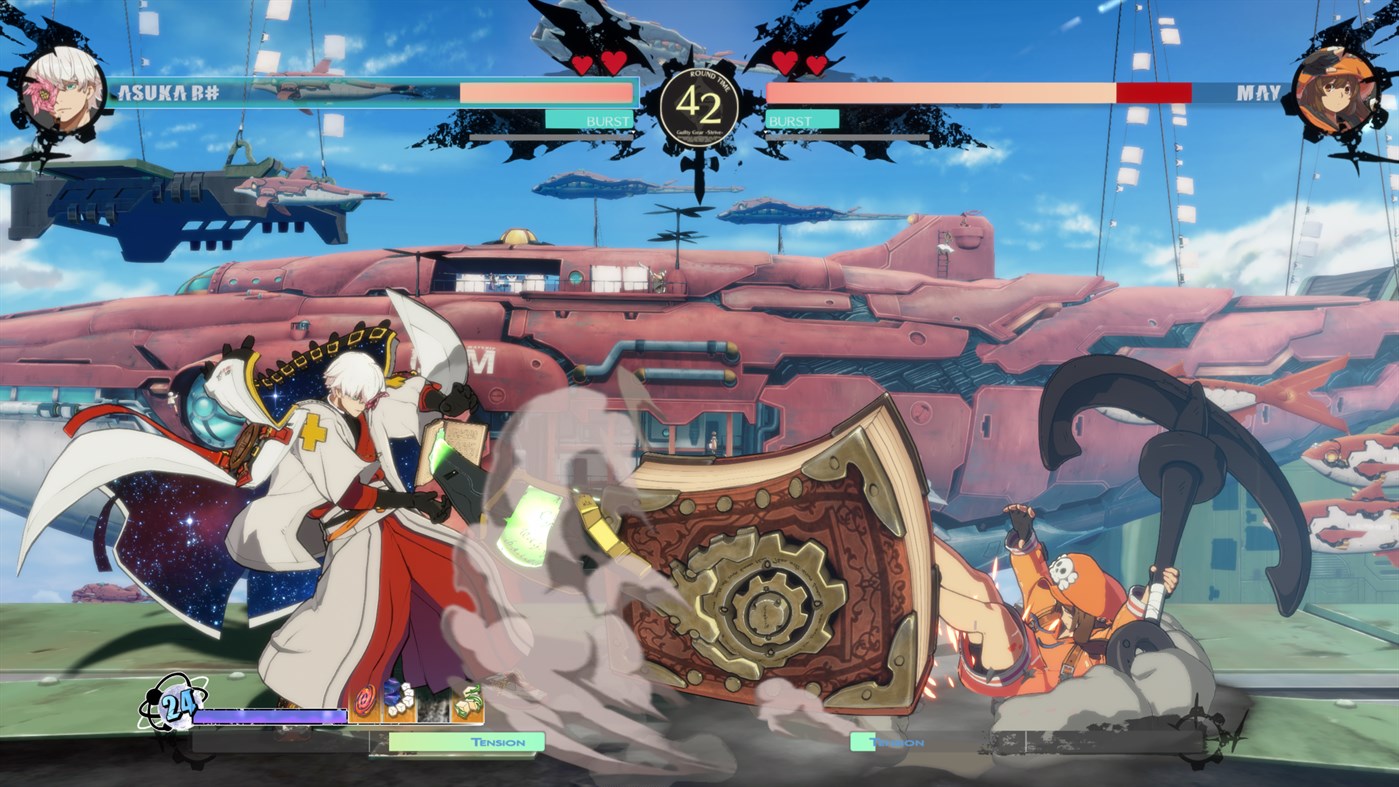This screenshot has height=787, width=1399.
Task: Click the divider on Asuka's Tension bar
Action: (x=369, y=742)
